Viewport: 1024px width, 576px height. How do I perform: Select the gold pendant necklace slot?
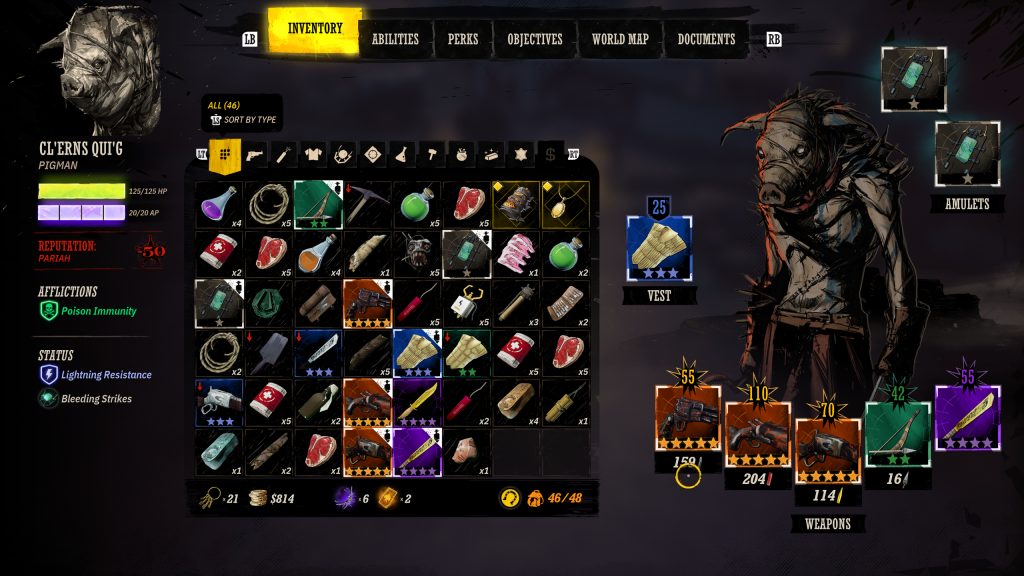565,205
